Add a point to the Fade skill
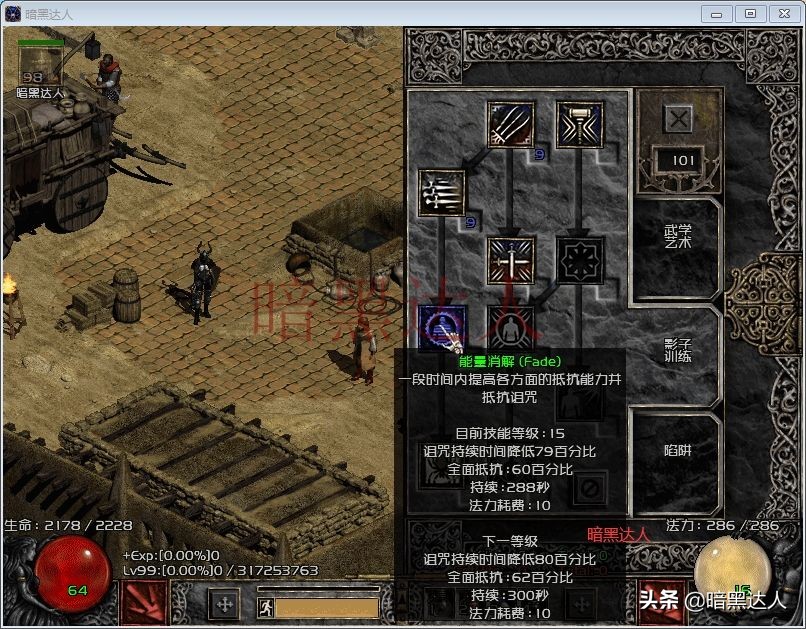The width and height of the screenshot is (806, 629). click(443, 327)
